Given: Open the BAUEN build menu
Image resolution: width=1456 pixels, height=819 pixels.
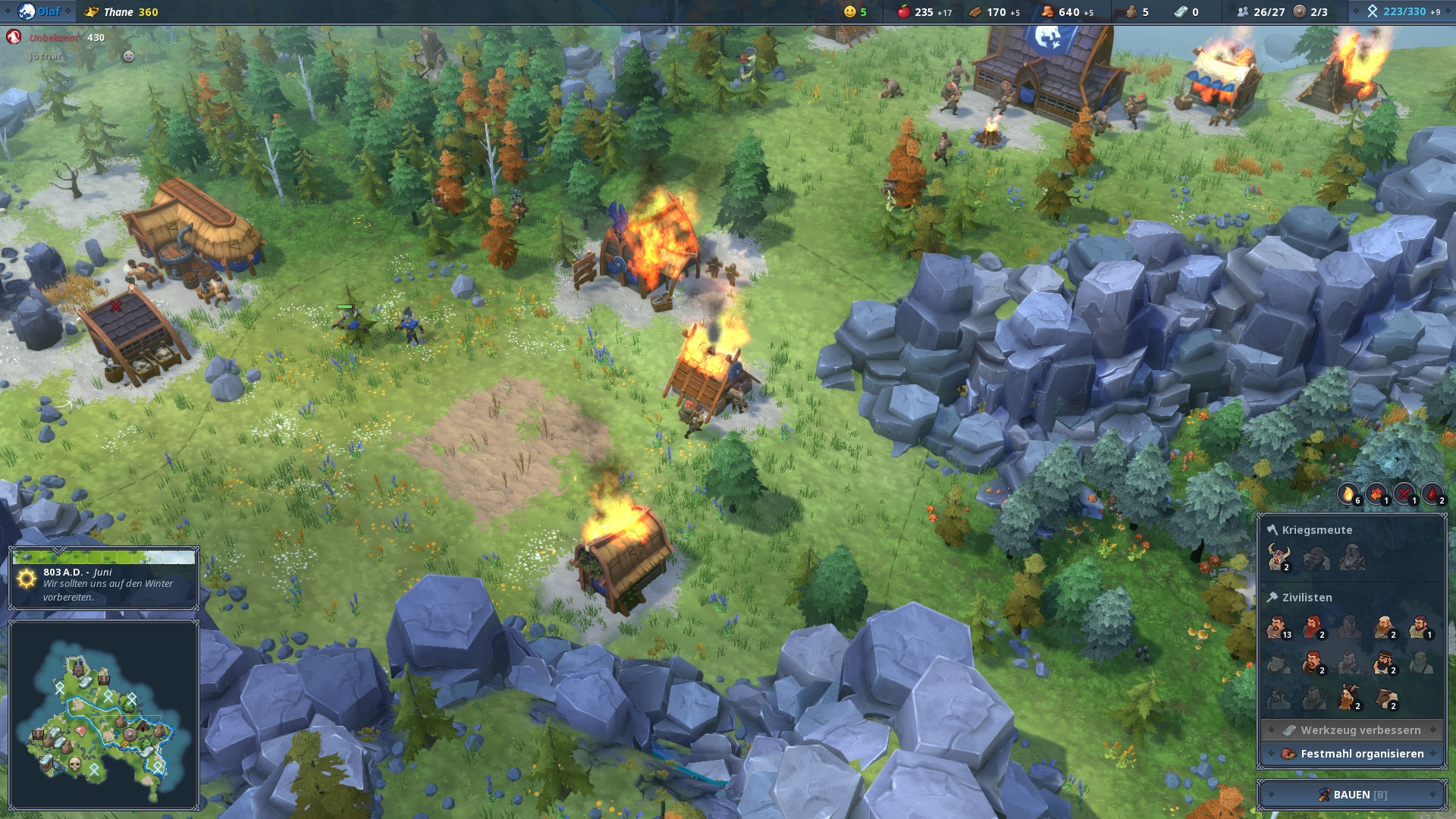Looking at the screenshot, I should [x=1352, y=794].
